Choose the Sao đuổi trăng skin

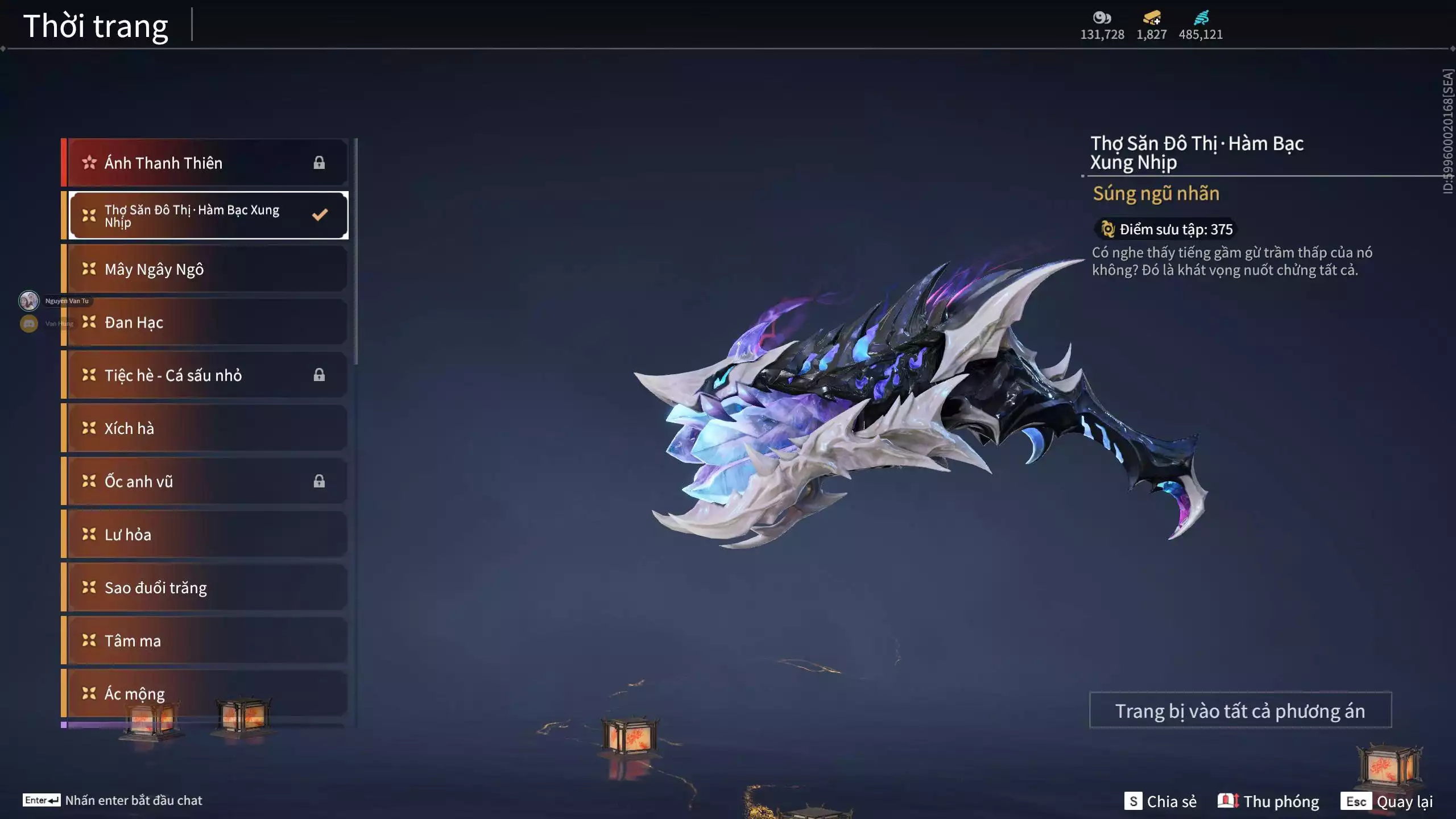[x=205, y=588]
